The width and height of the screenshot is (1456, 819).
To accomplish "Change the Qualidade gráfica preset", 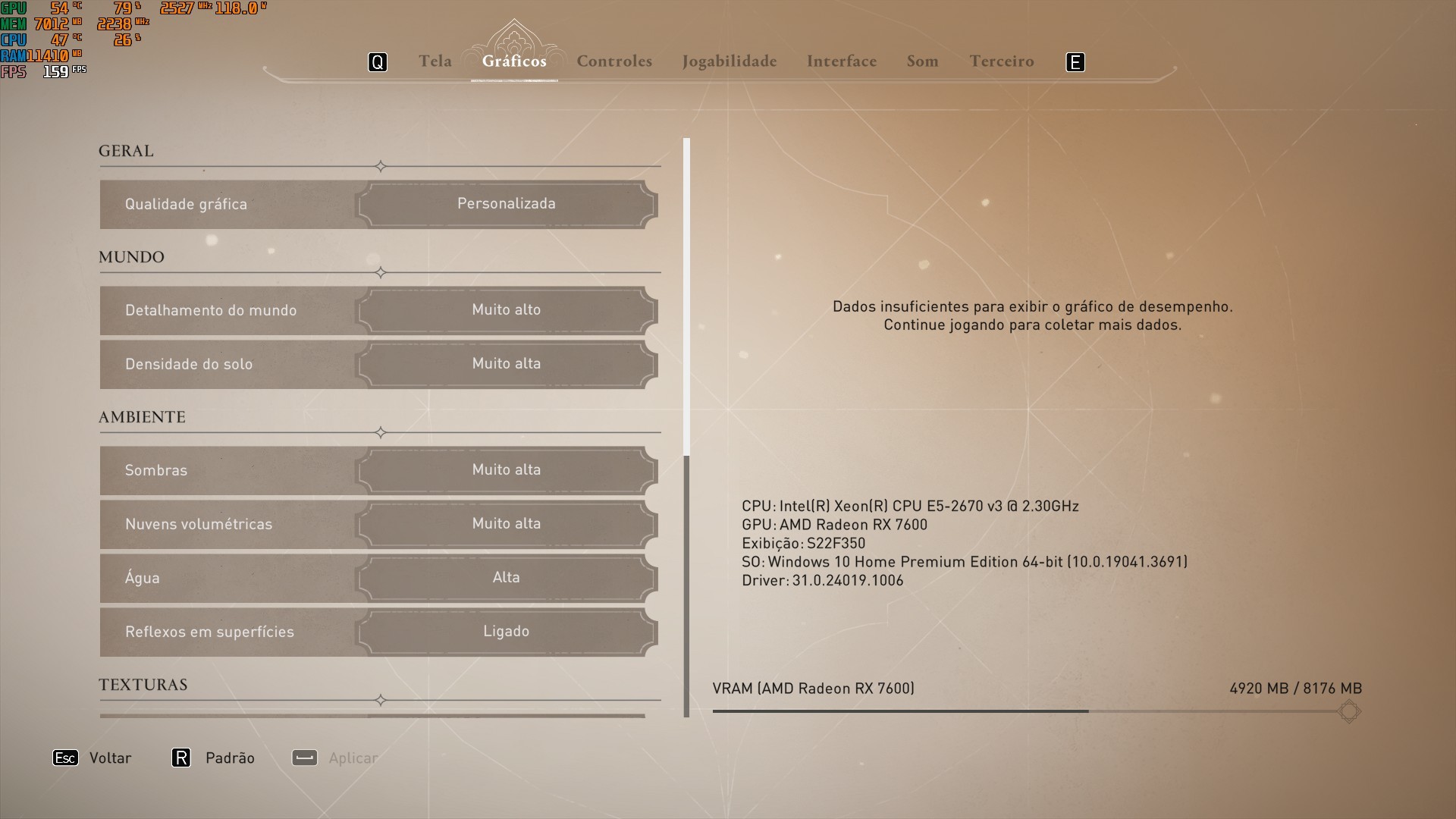I will click(506, 204).
